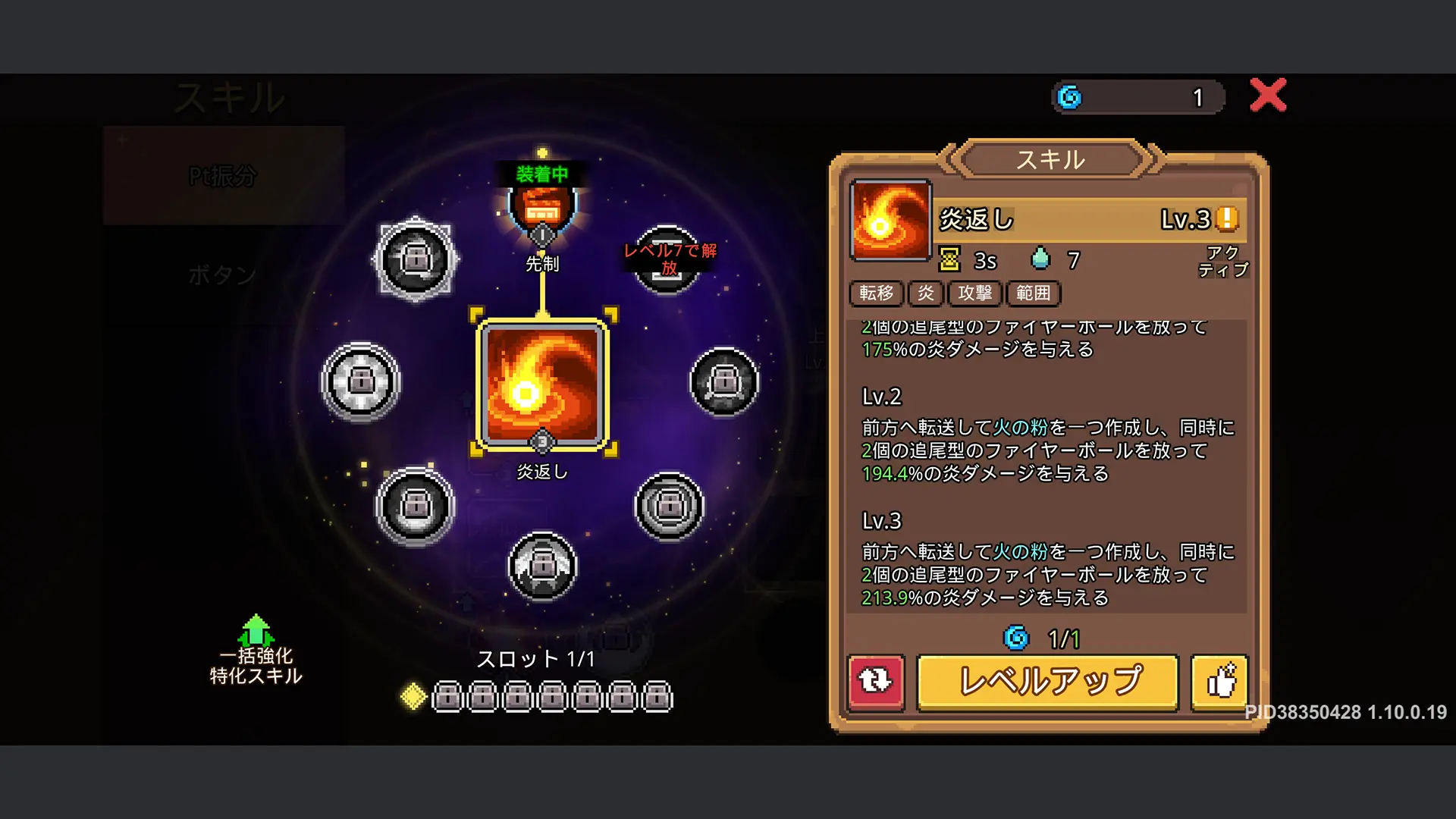Select the ボタン tab in the sidebar

click(221, 275)
